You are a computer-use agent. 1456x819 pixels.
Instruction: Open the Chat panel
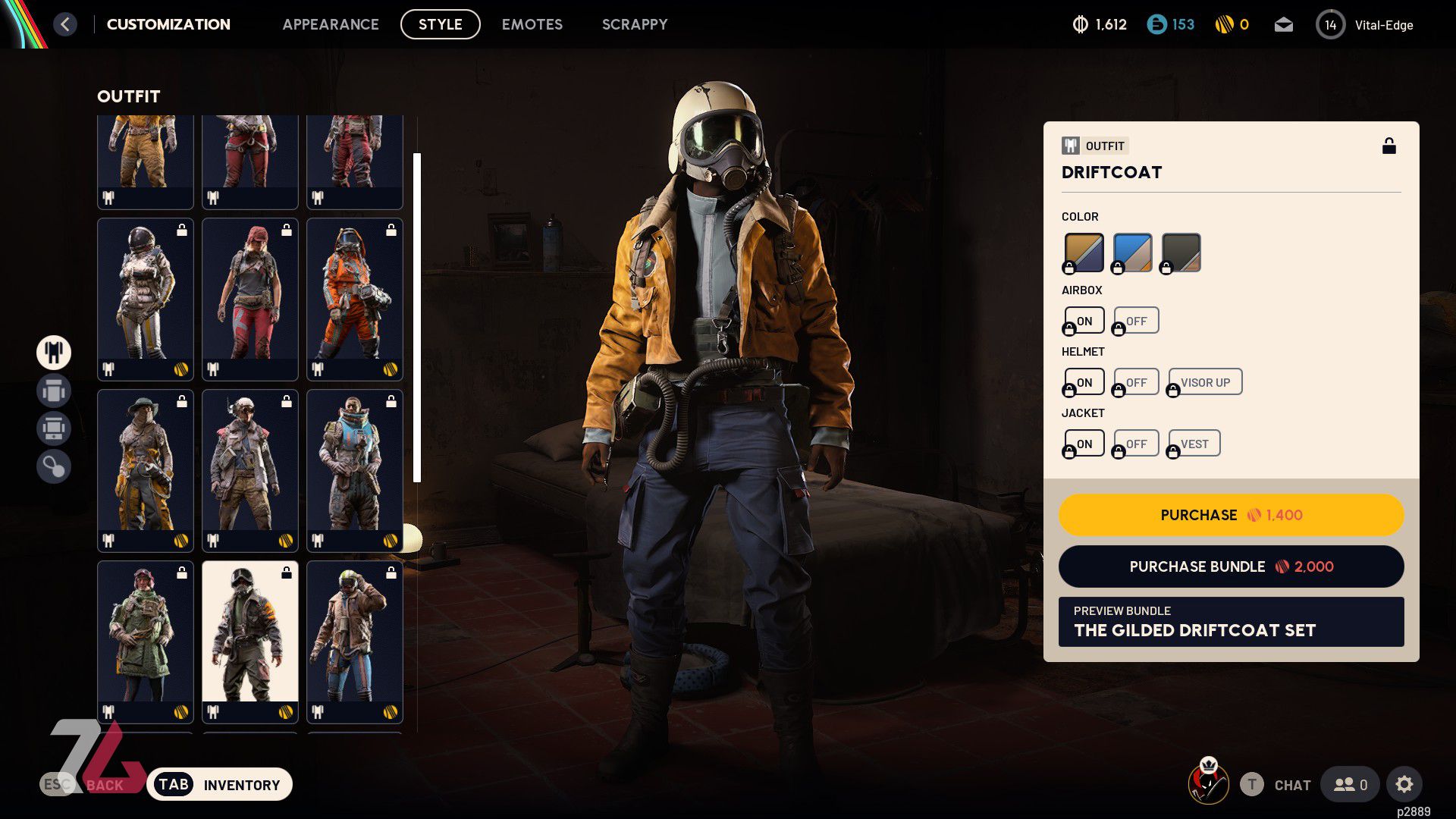1291,785
